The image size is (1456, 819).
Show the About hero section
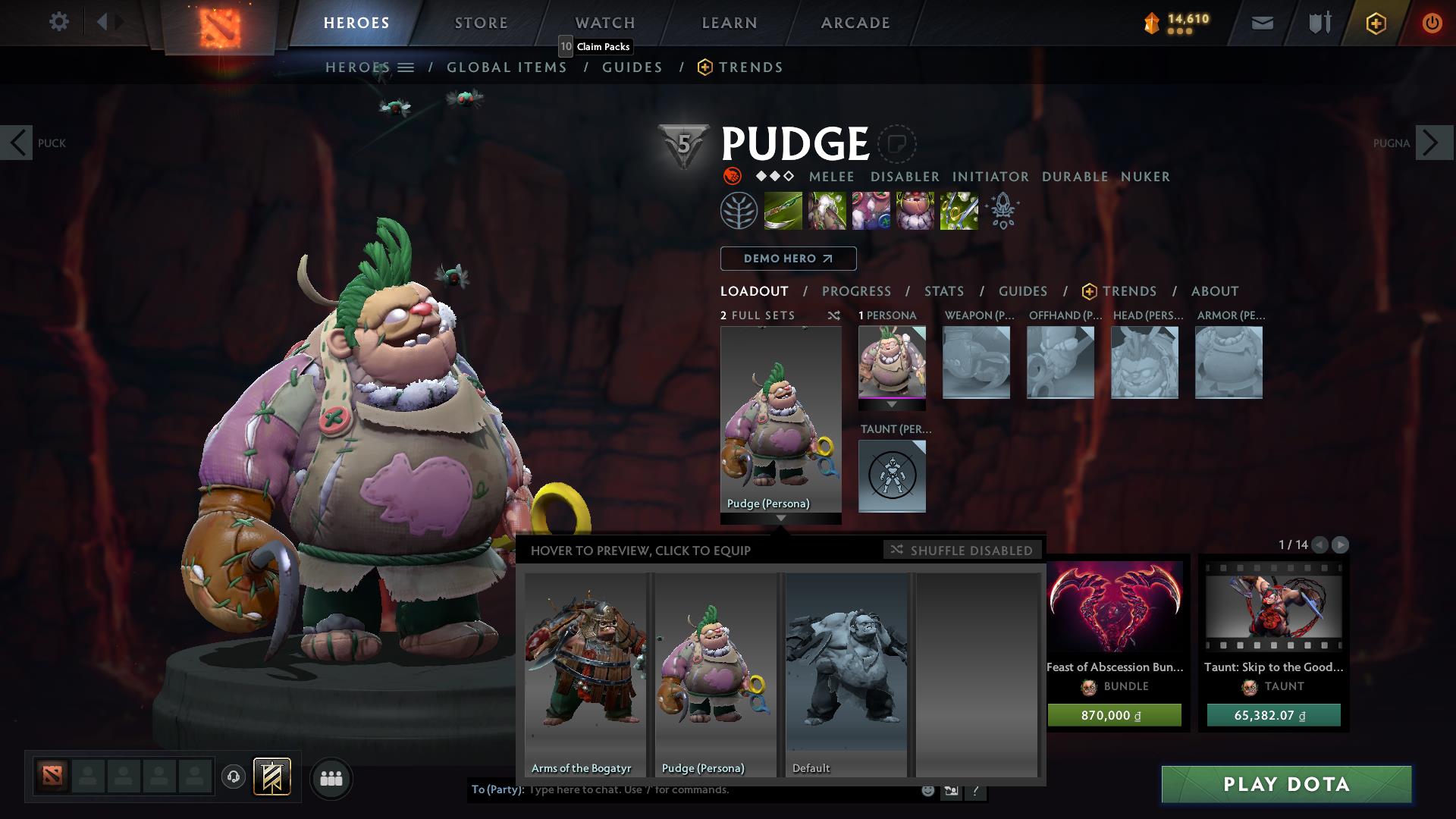tap(1214, 291)
